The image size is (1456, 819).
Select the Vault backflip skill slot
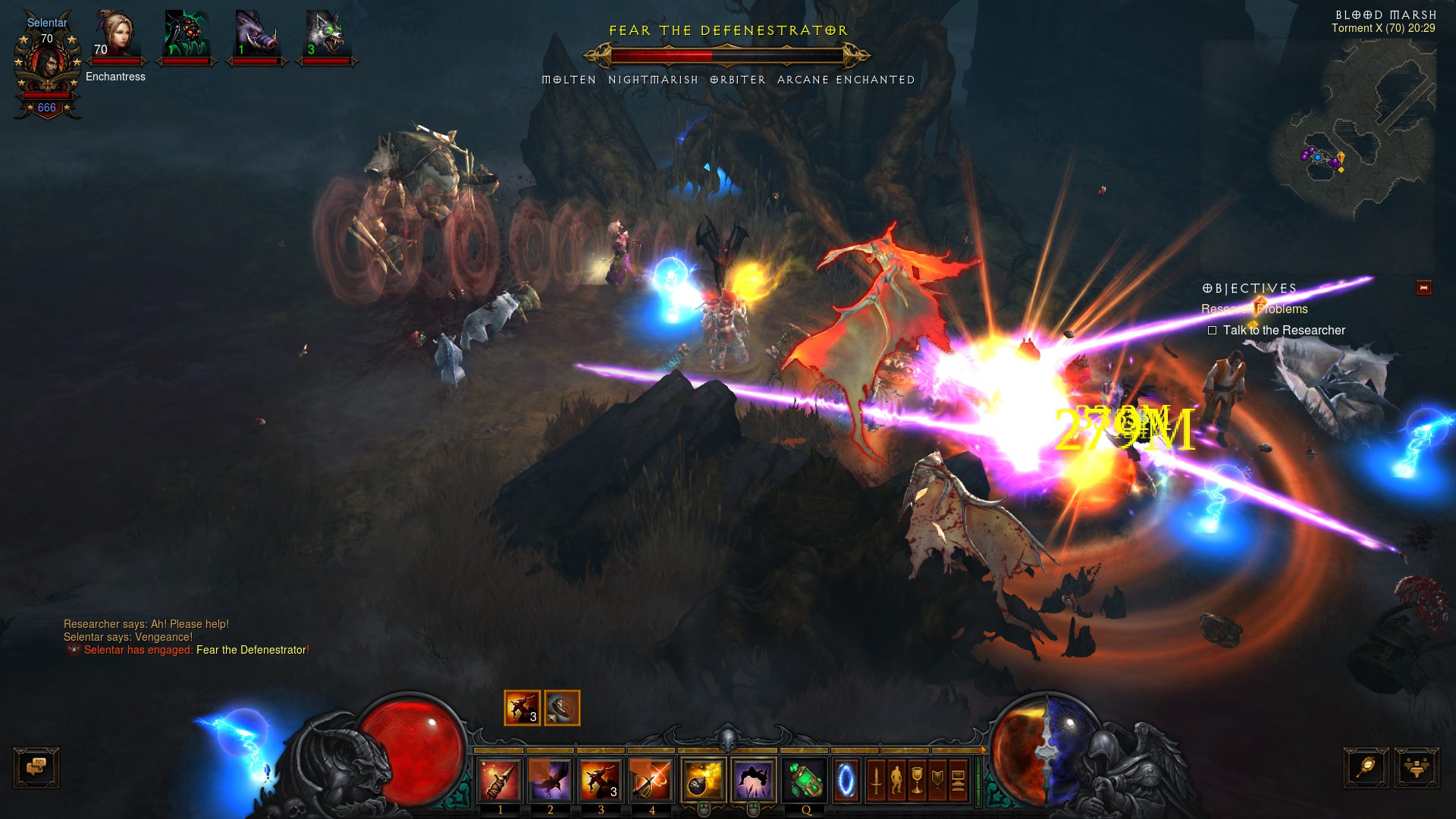754,780
